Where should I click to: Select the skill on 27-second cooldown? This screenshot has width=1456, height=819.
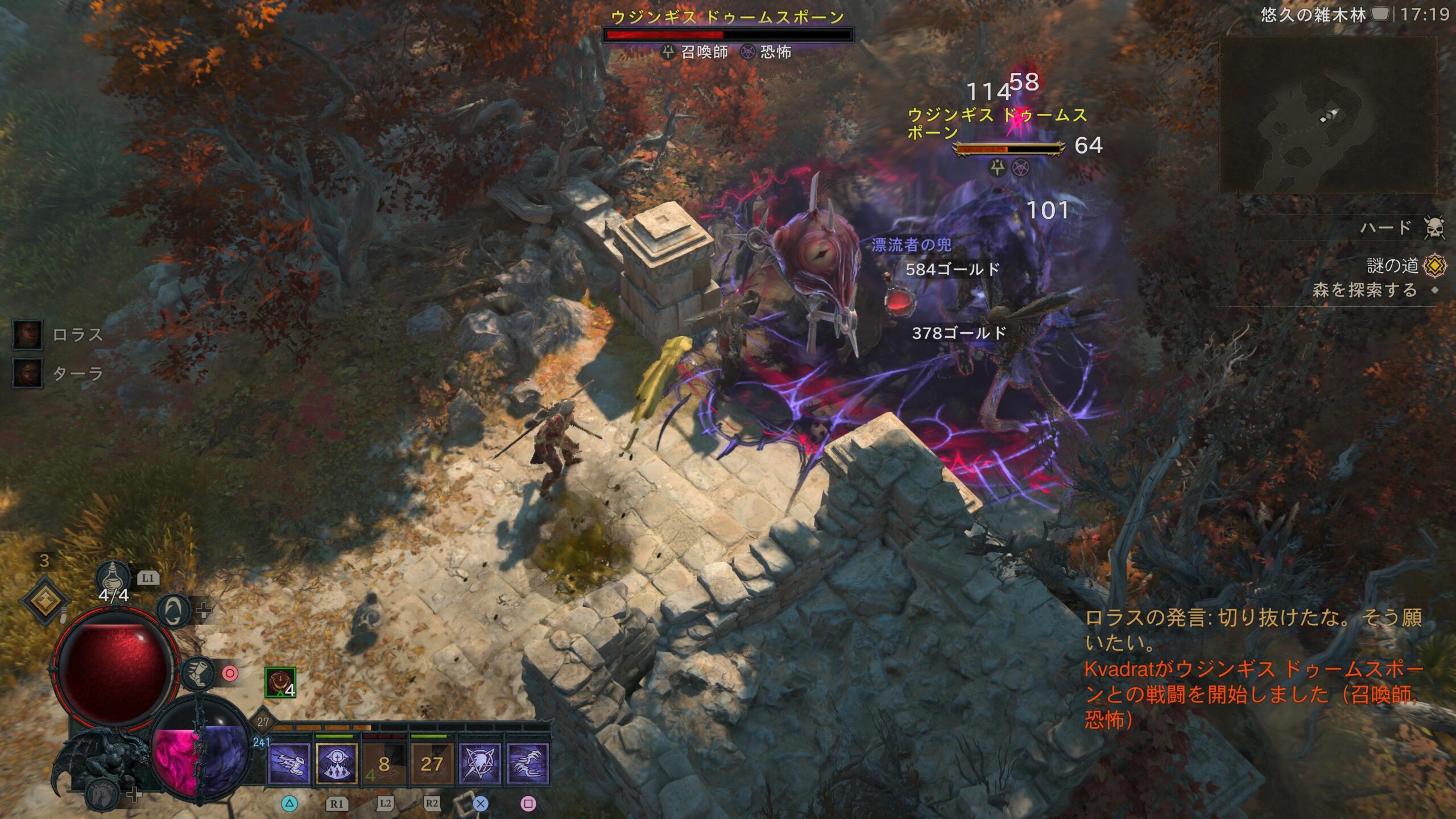432,763
